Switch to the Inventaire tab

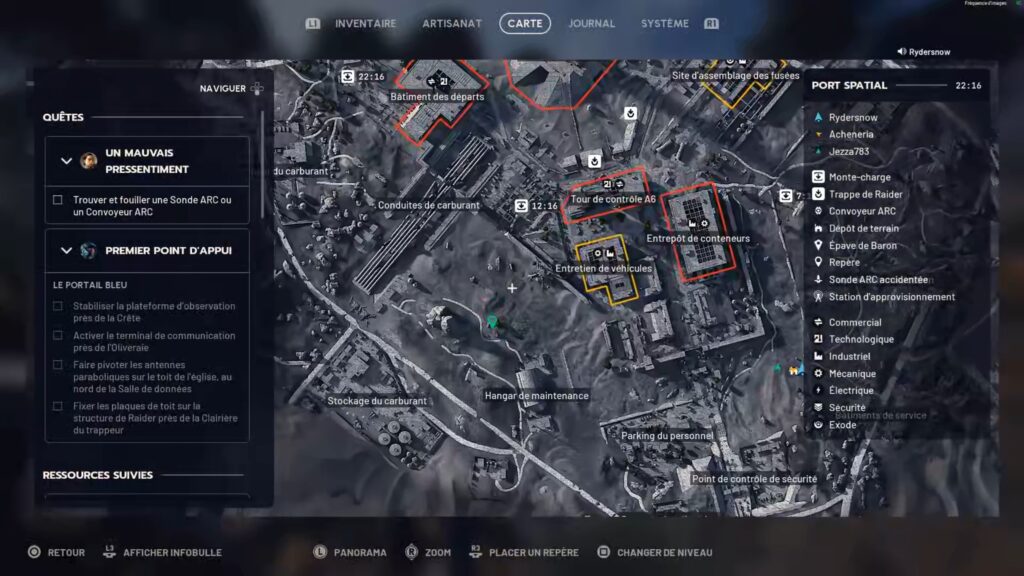[365, 23]
